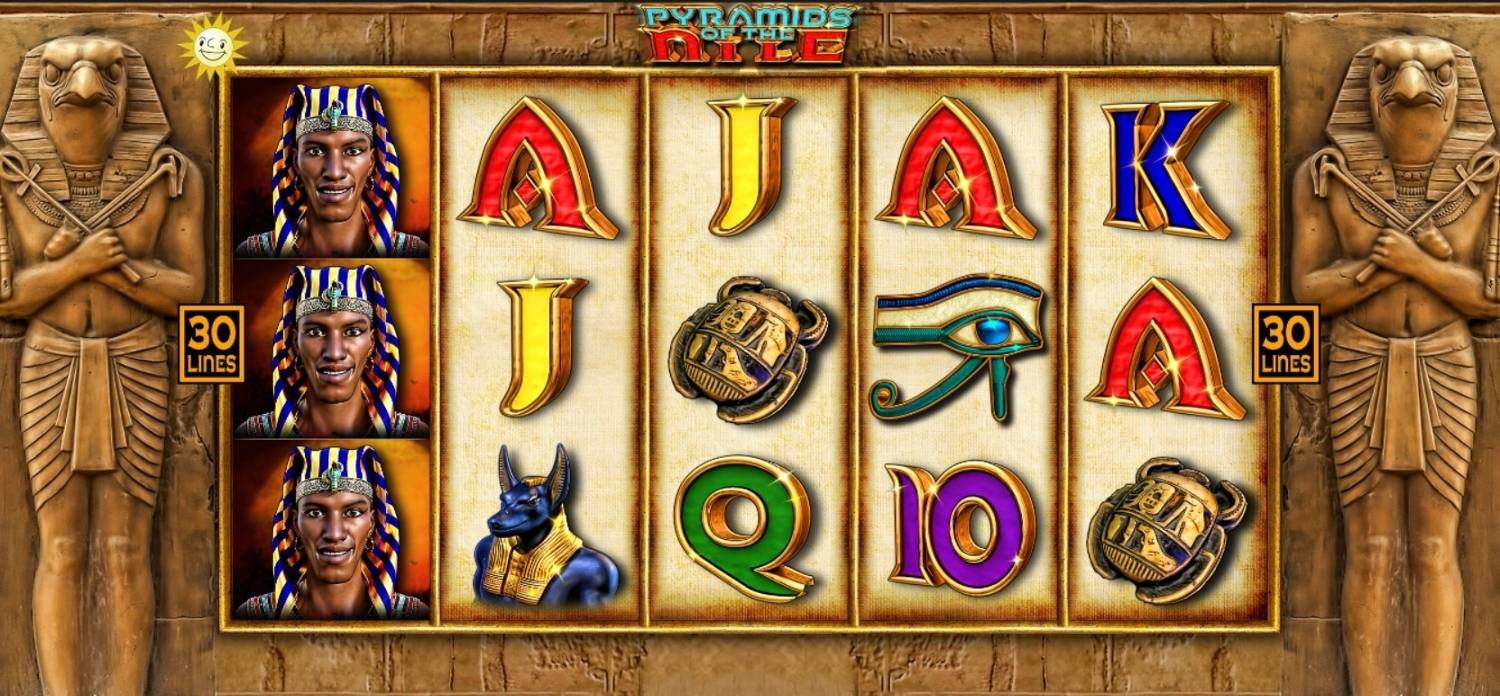Click the smiling sun logo icon
The width and height of the screenshot is (1500, 696).
pos(211,45)
